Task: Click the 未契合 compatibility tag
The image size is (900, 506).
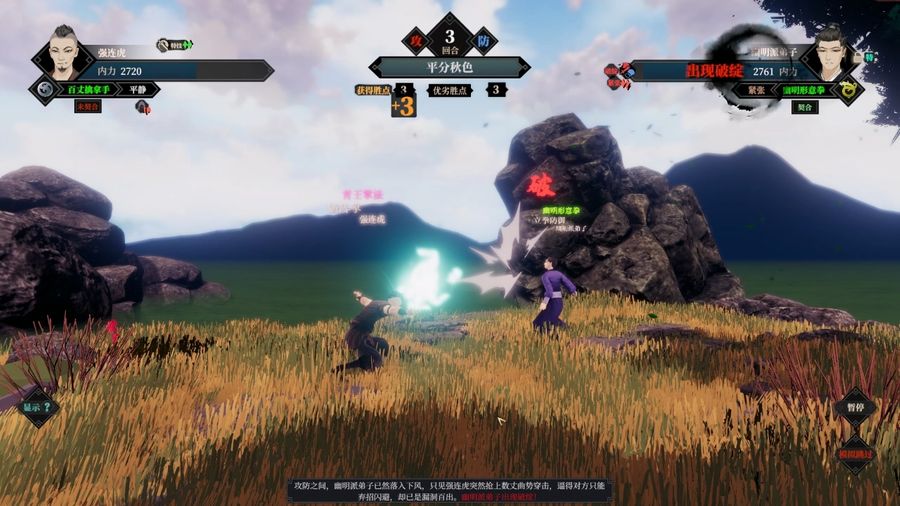Action: tap(88, 107)
